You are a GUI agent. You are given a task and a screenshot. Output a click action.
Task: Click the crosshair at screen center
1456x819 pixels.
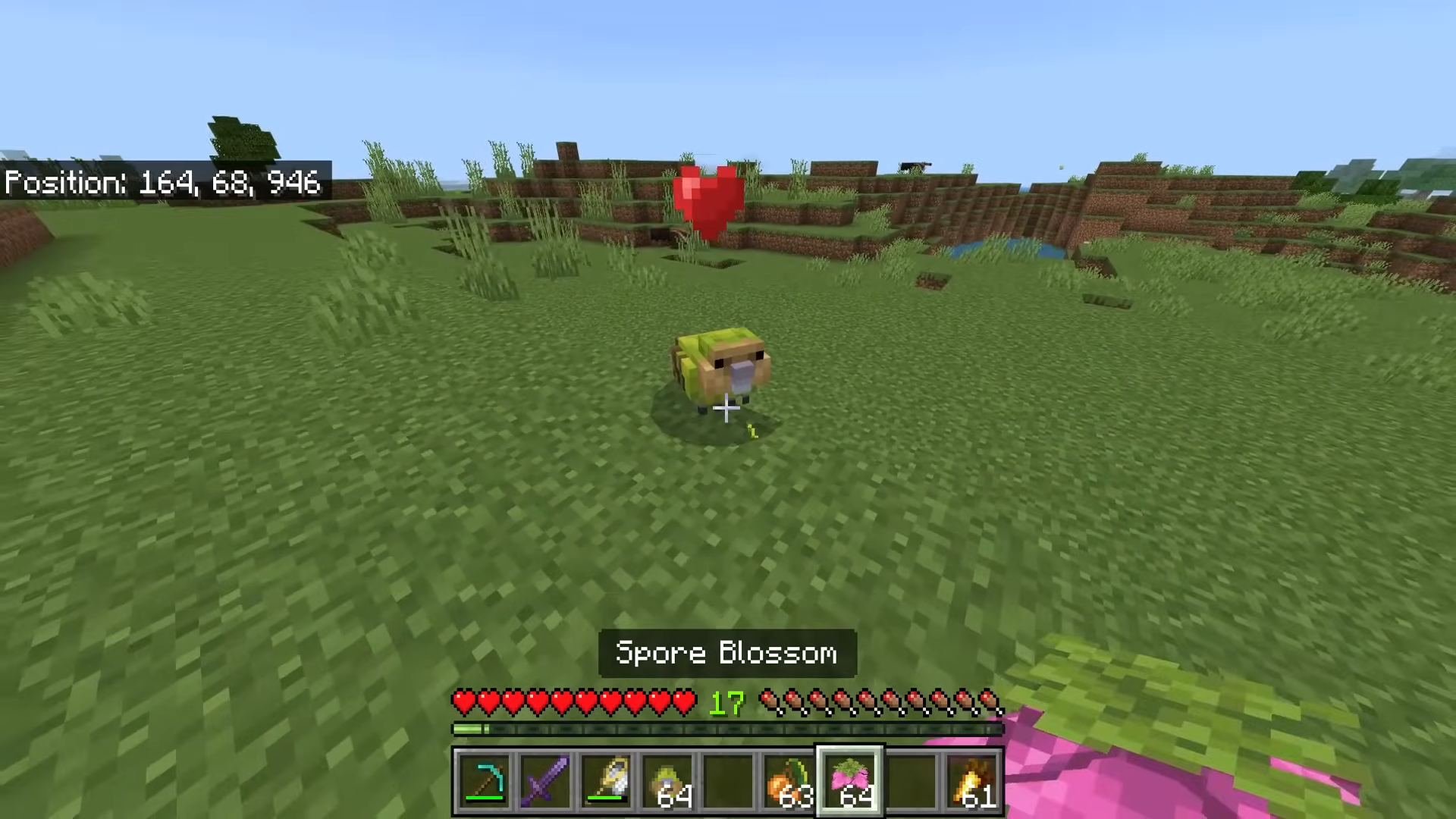click(x=726, y=409)
